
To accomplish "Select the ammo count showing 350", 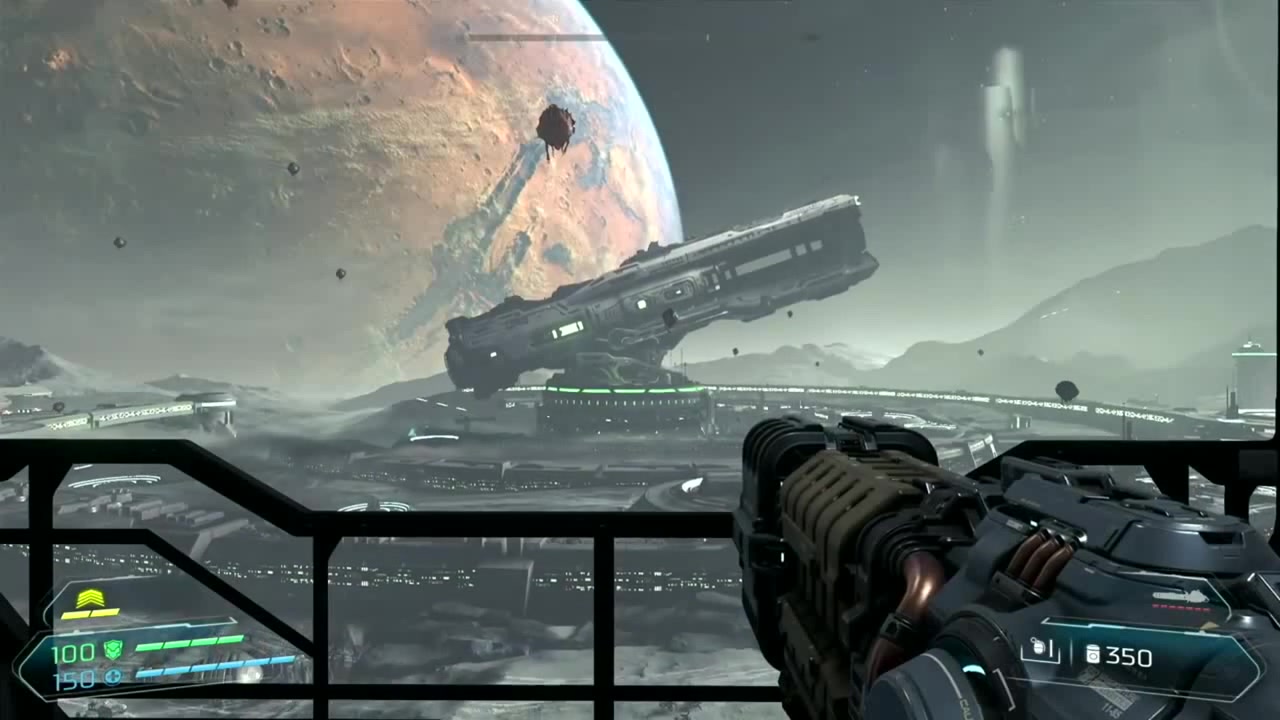I will point(1129,656).
